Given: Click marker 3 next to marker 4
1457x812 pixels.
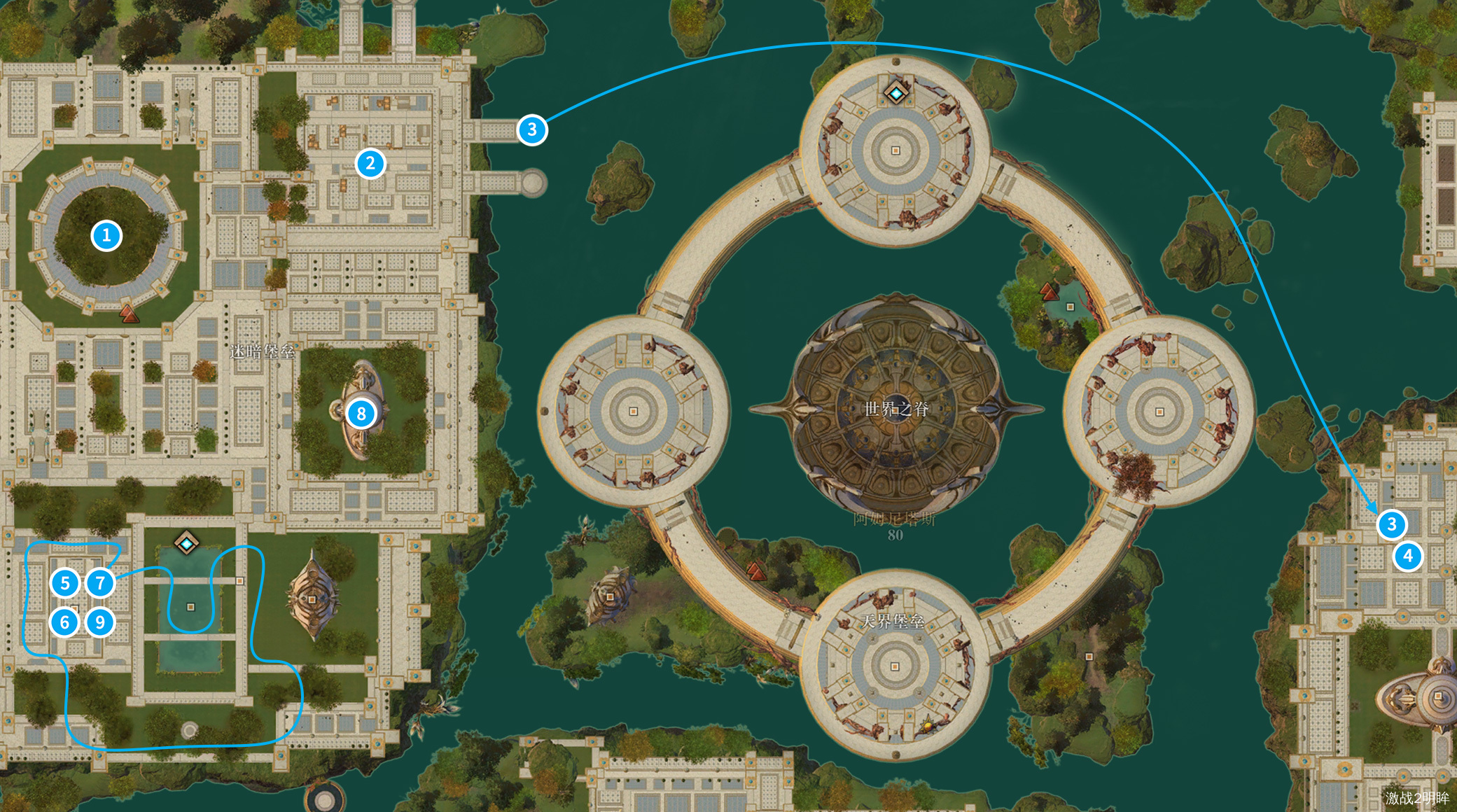Looking at the screenshot, I should coord(1391,524).
